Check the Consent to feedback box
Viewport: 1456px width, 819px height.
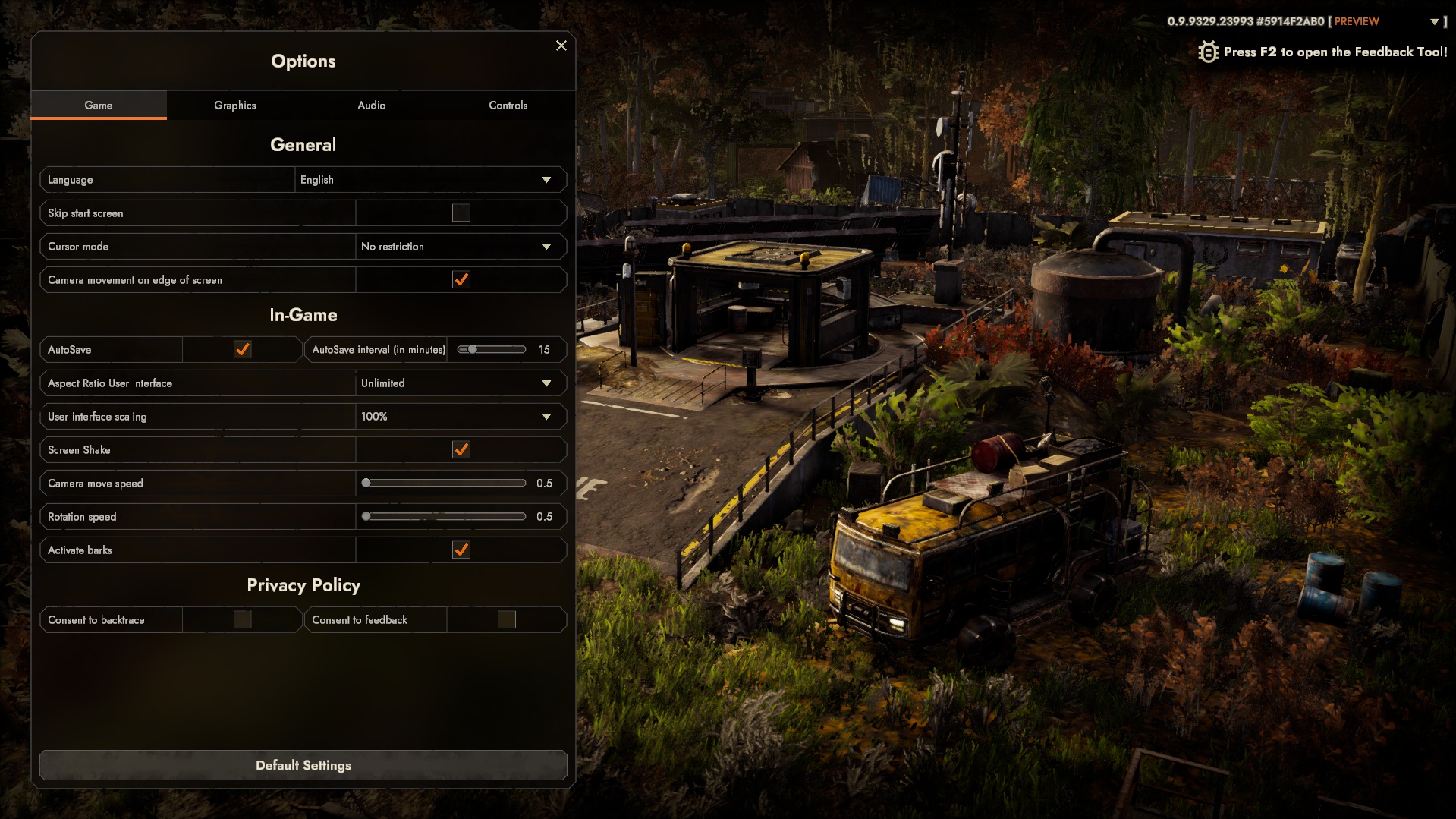click(507, 620)
